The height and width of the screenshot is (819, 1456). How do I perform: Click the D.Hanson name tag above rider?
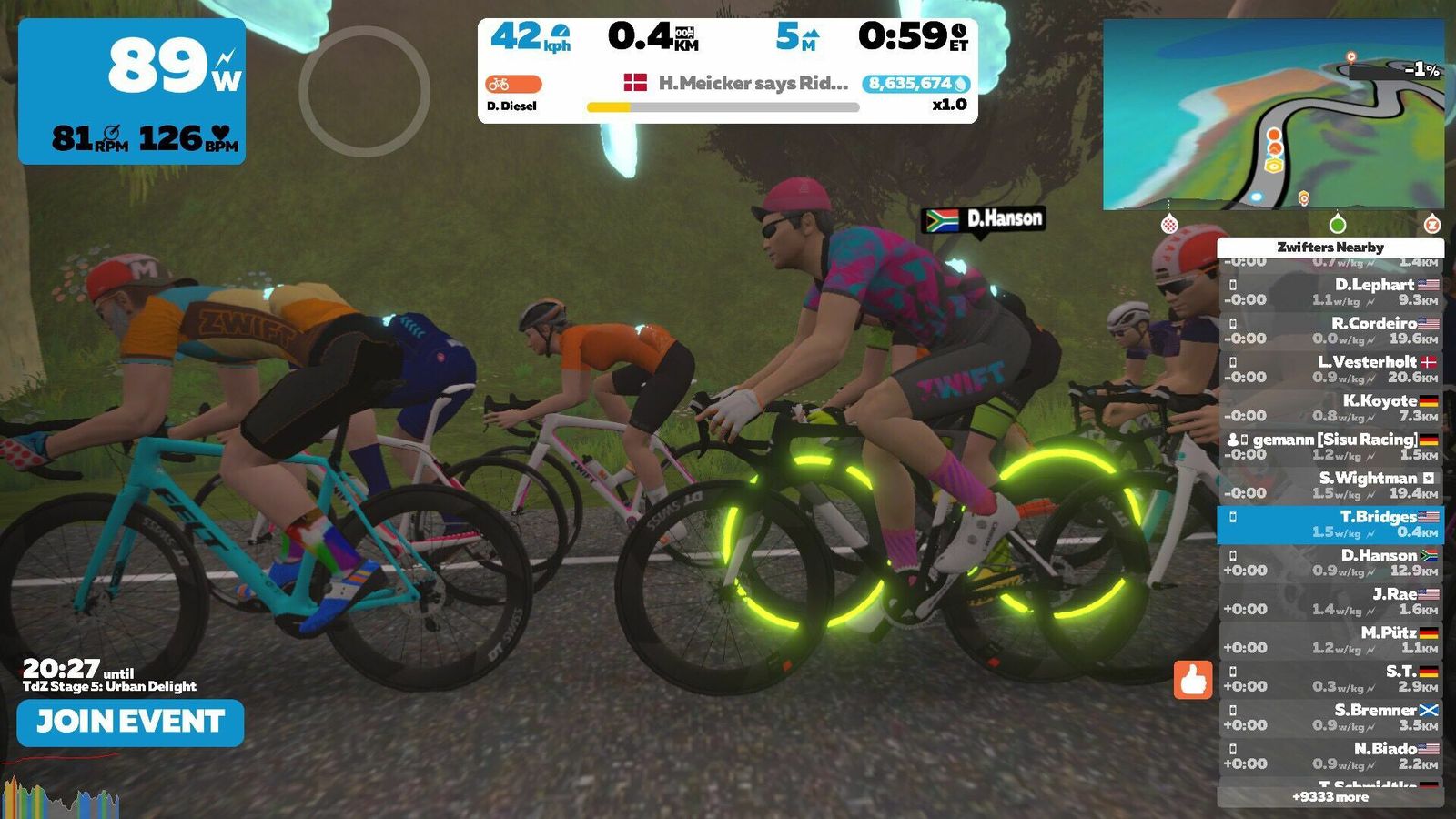pyautogui.click(x=985, y=219)
